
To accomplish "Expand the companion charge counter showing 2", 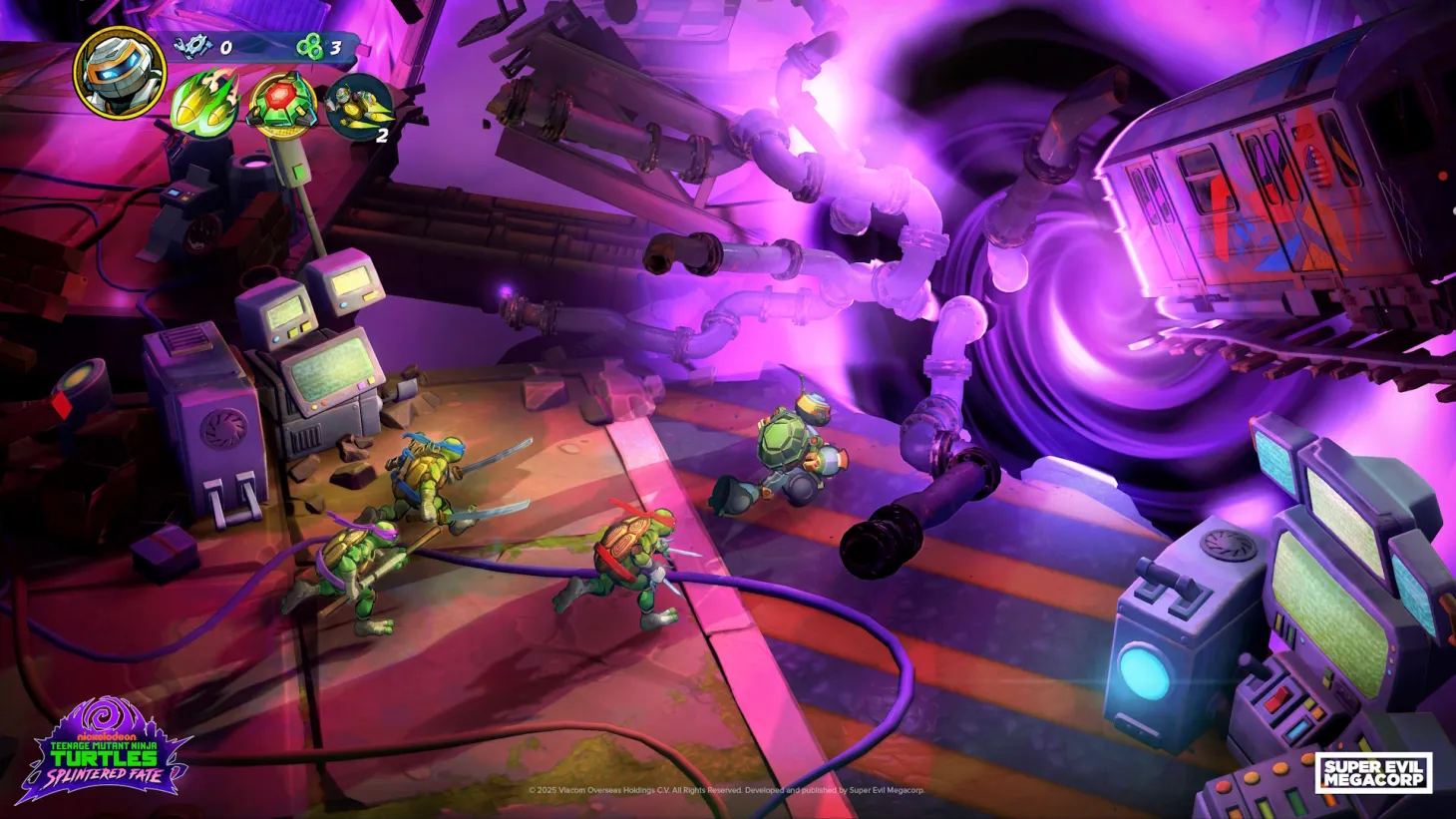I will (380, 137).
